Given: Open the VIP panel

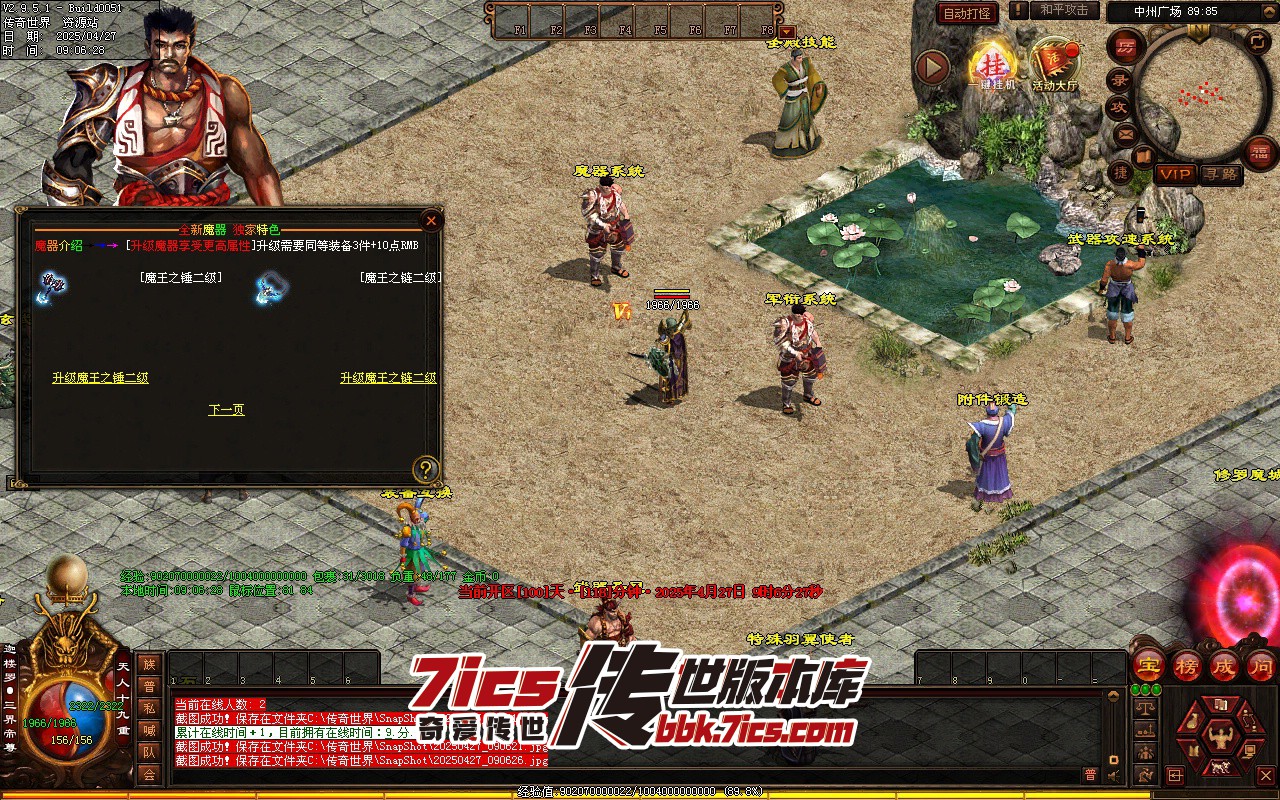Looking at the screenshot, I should point(1175,174).
